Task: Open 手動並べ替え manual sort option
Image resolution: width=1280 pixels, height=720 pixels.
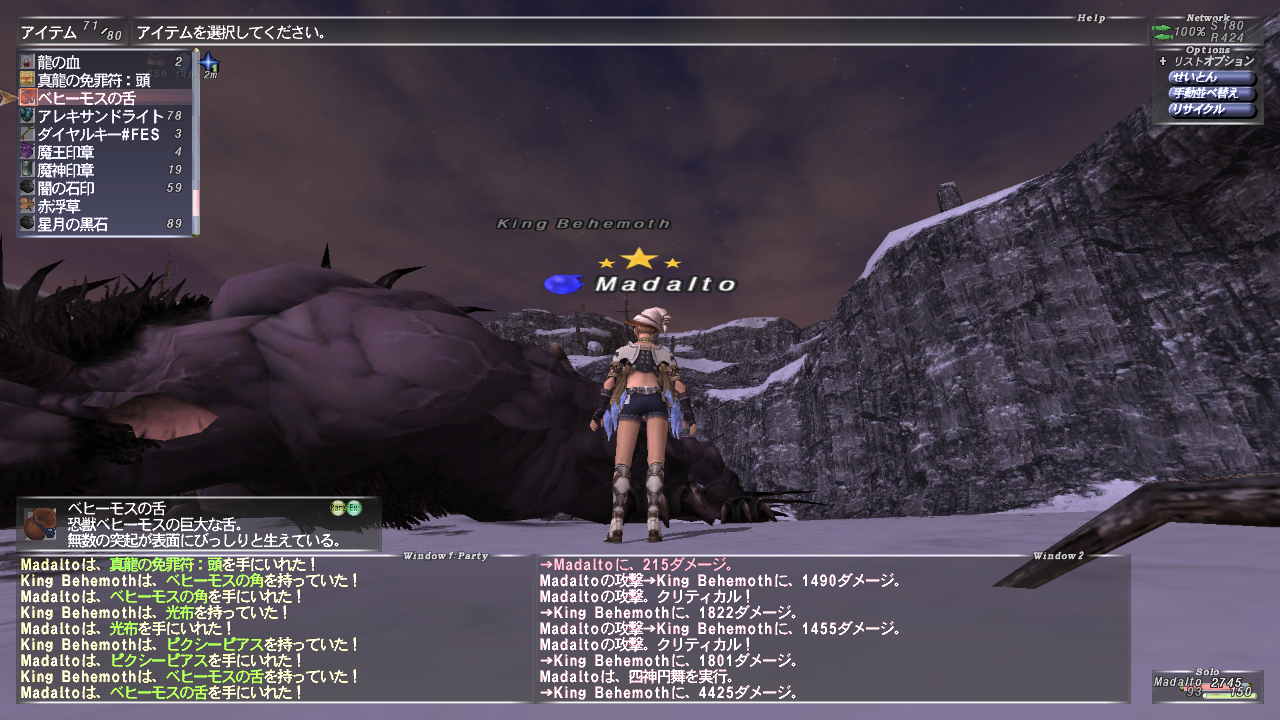Action: point(1211,93)
